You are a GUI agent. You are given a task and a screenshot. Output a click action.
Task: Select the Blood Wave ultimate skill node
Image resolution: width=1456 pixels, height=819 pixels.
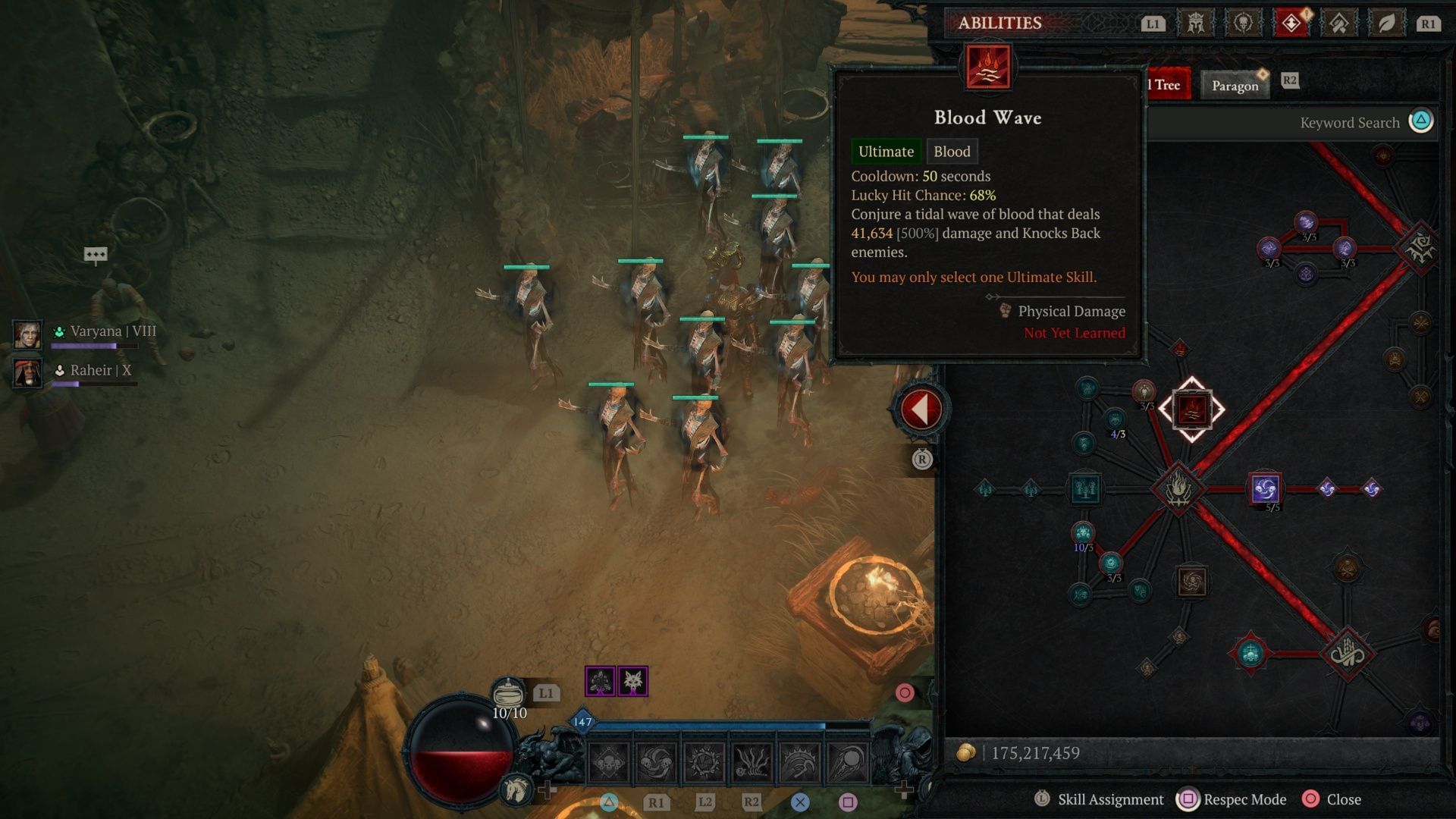[x=1191, y=409]
